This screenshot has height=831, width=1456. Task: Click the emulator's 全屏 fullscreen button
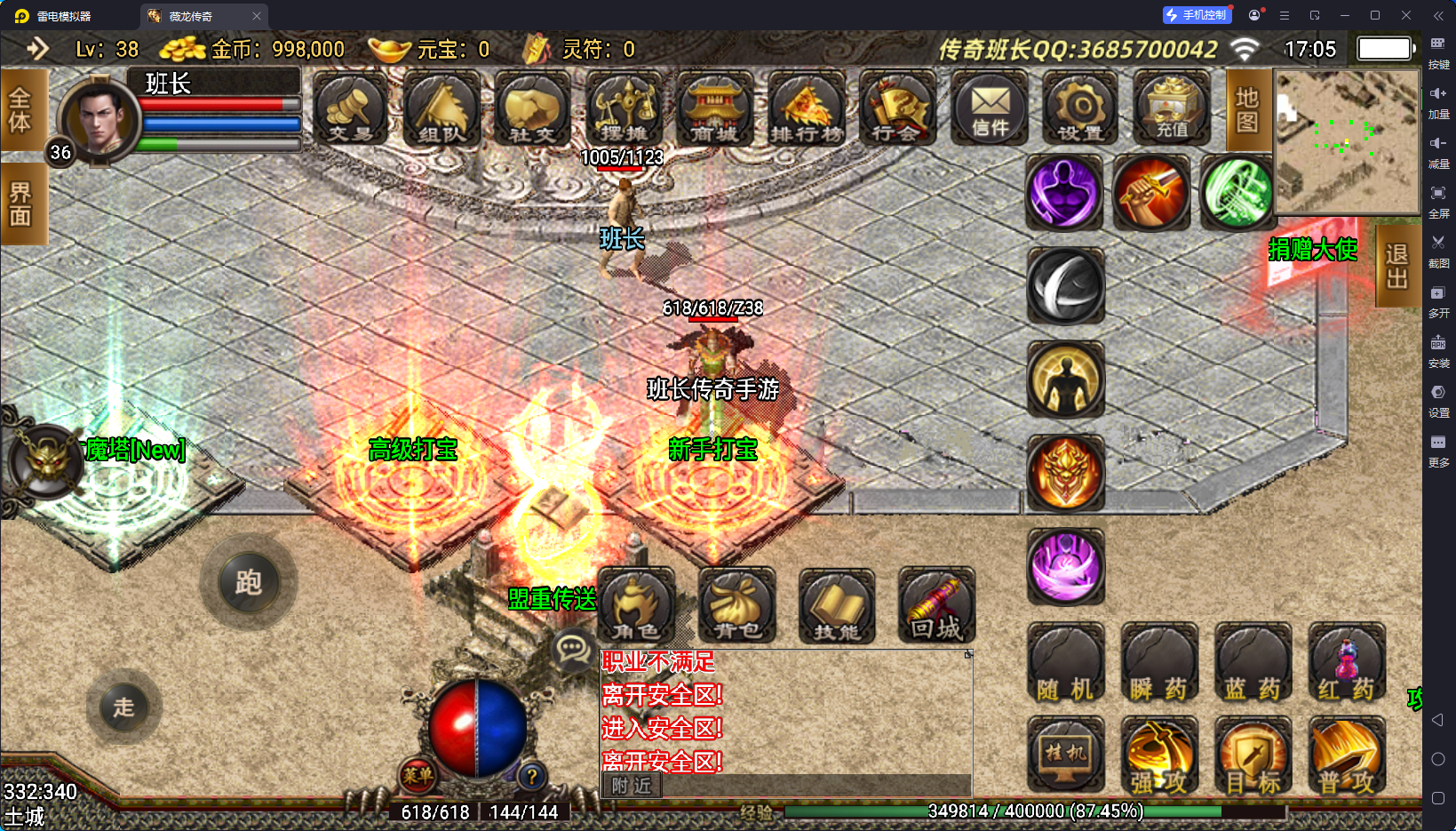click(x=1438, y=199)
